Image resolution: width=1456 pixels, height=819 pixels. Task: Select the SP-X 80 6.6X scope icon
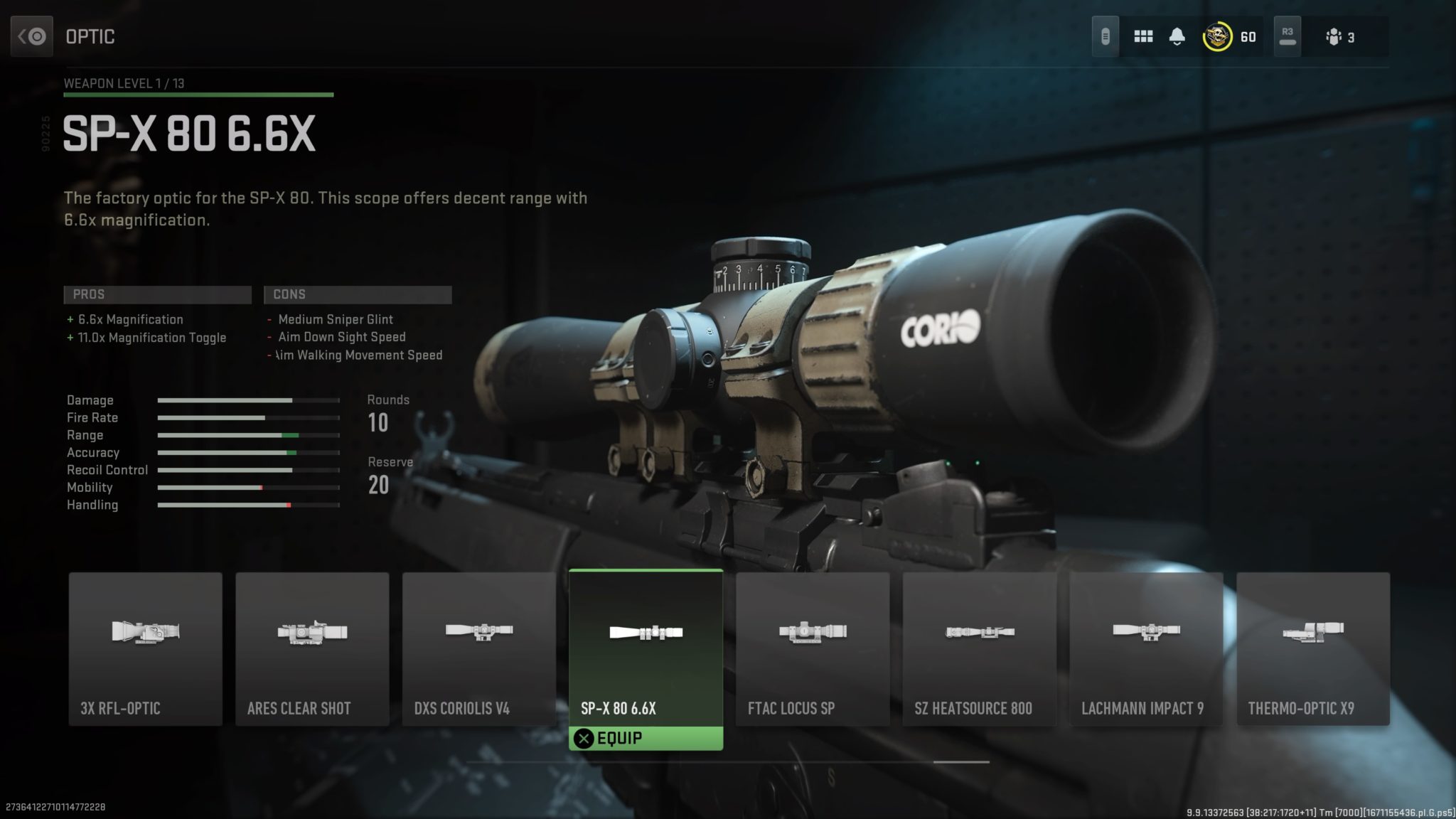[646, 633]
